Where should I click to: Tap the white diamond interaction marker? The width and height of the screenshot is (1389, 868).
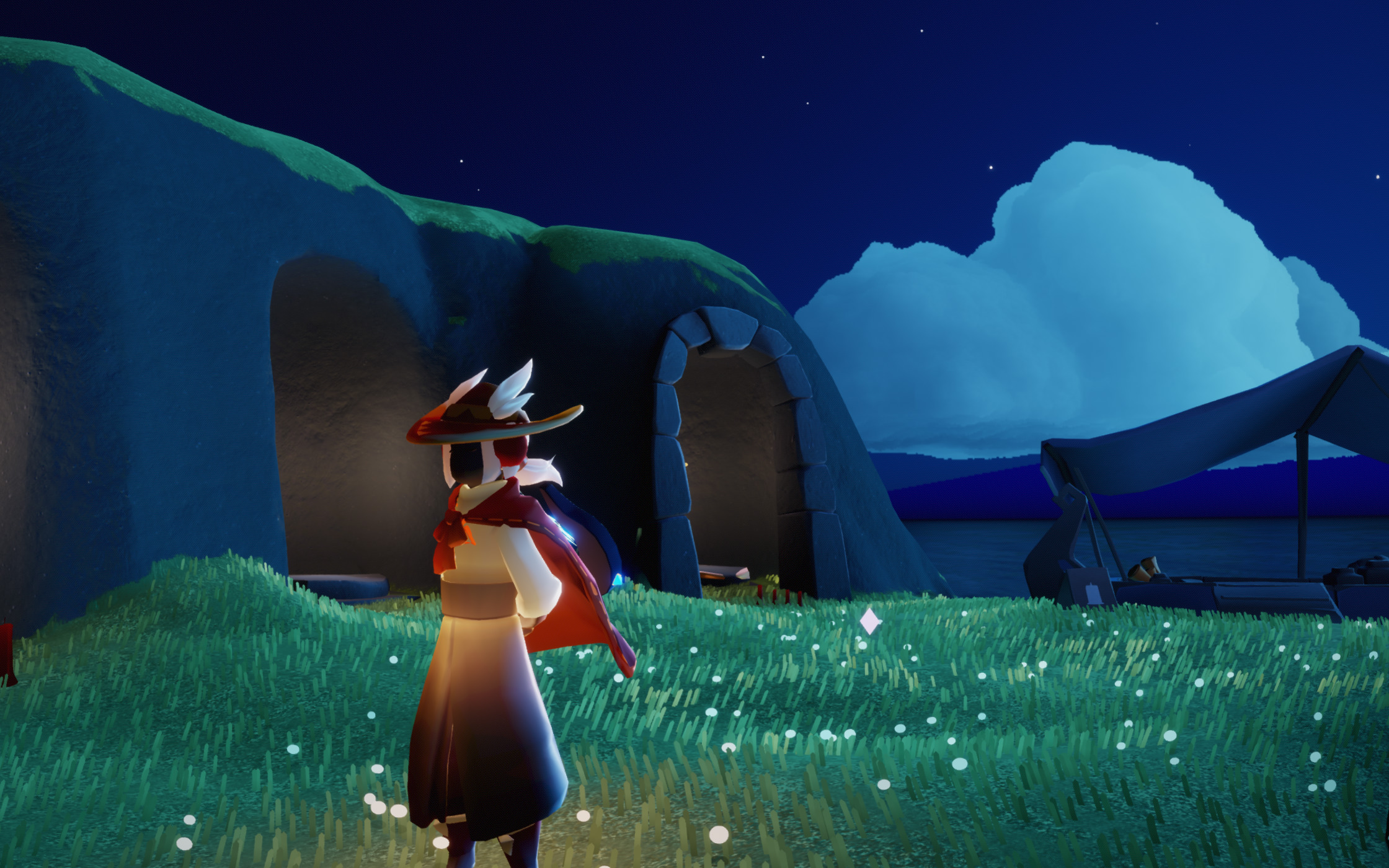point(869,621)
